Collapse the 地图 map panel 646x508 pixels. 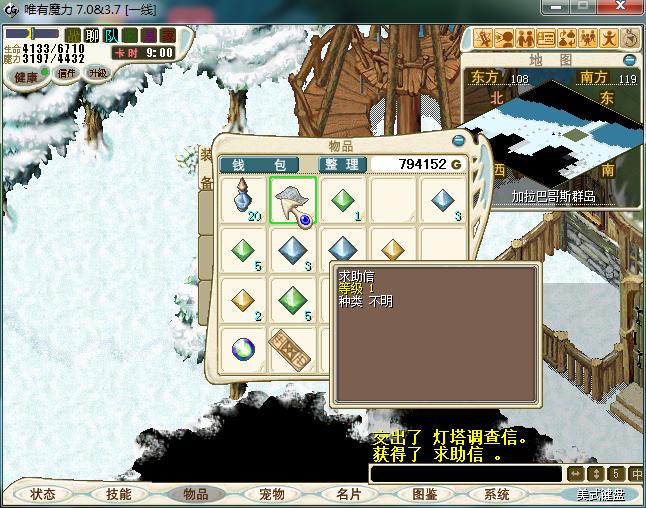(631, 60)
